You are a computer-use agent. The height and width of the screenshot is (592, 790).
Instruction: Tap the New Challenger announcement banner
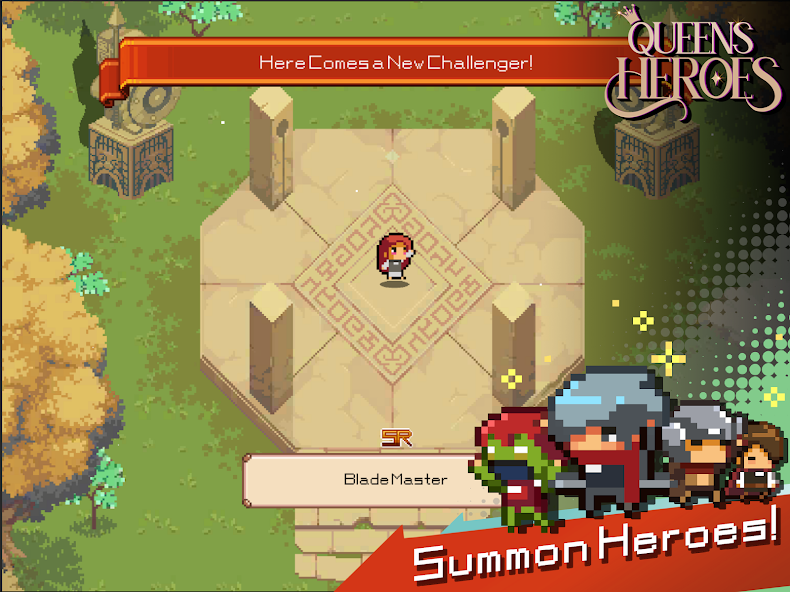pos(395,62)
